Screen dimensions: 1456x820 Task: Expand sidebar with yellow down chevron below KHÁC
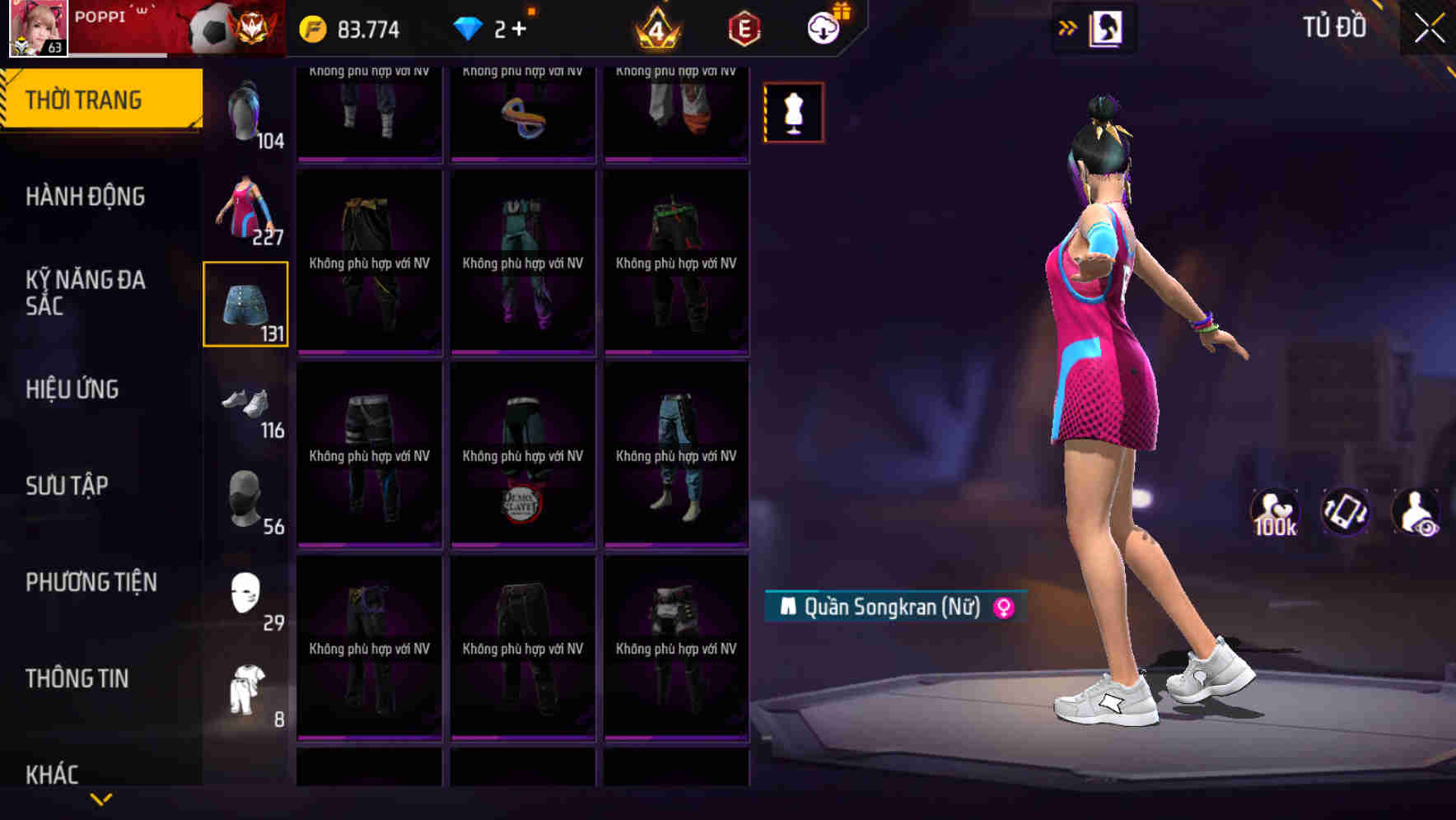pyautogui.click(x=101, y=797)
